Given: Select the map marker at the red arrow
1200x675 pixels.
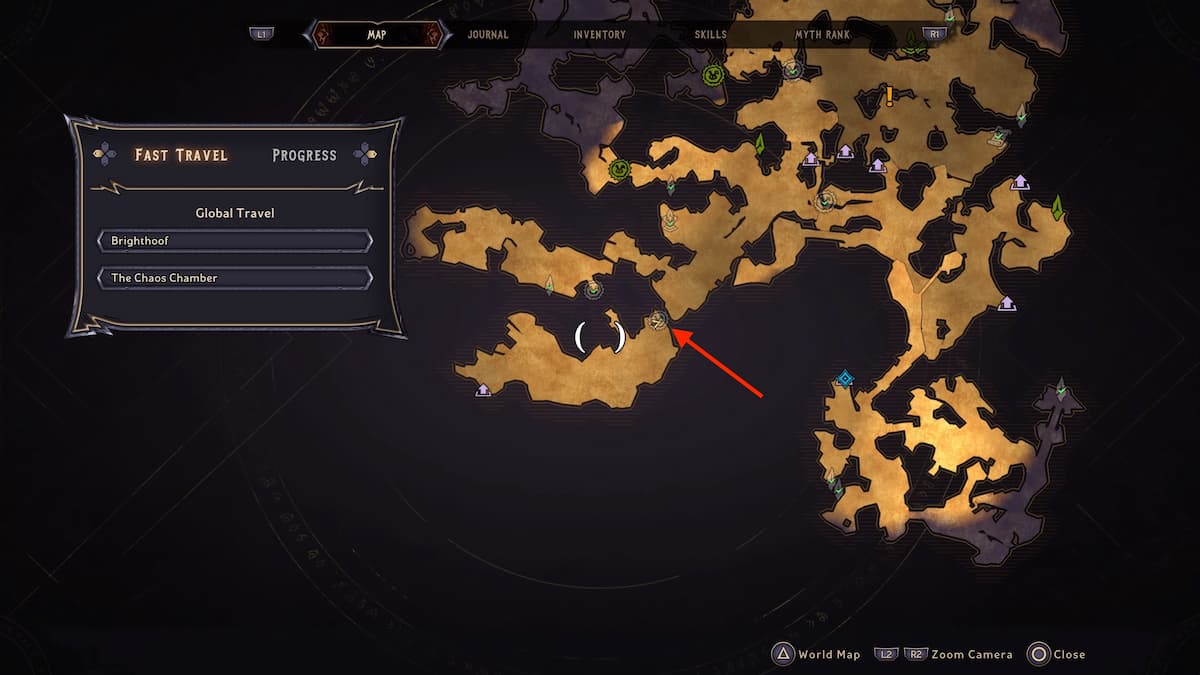Looking at the screenshot, I should 658,320.
